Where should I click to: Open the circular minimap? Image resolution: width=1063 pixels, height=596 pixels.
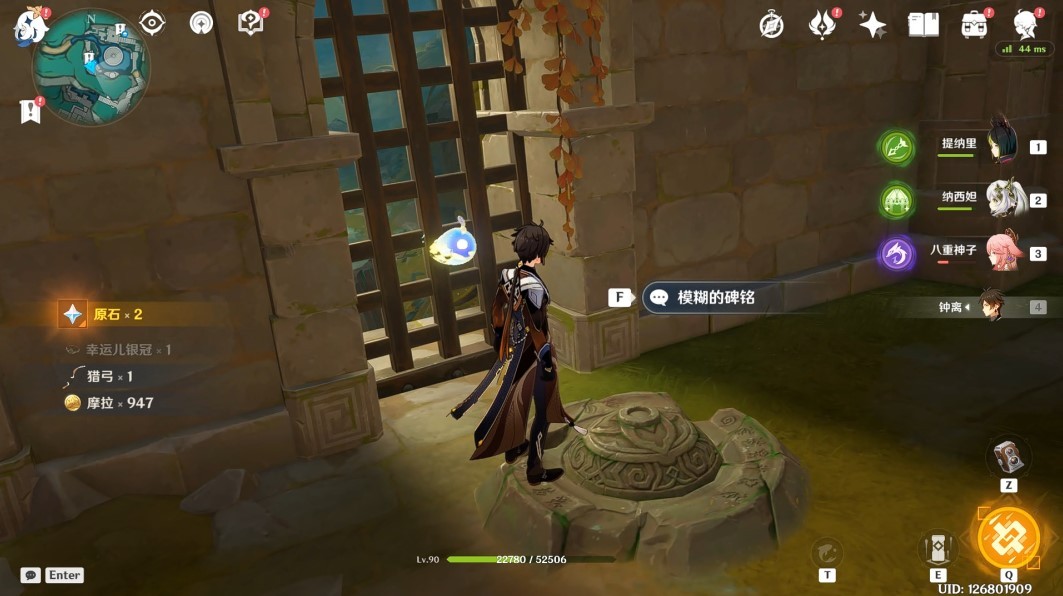tap(91, 67)
